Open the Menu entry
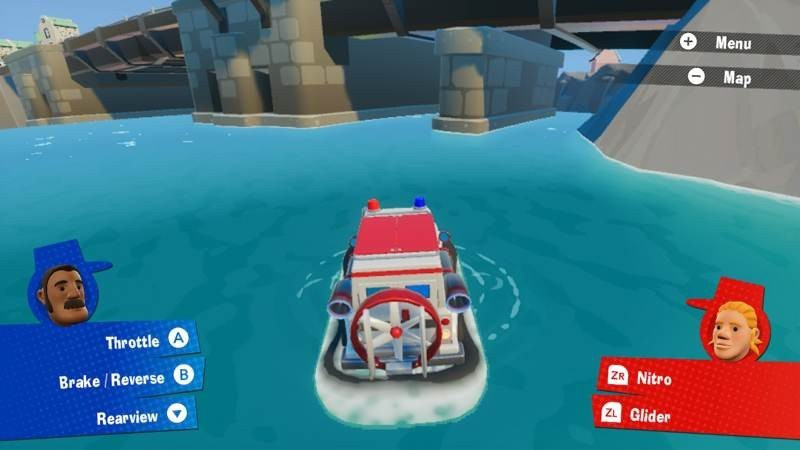 (x=733, y=43)
